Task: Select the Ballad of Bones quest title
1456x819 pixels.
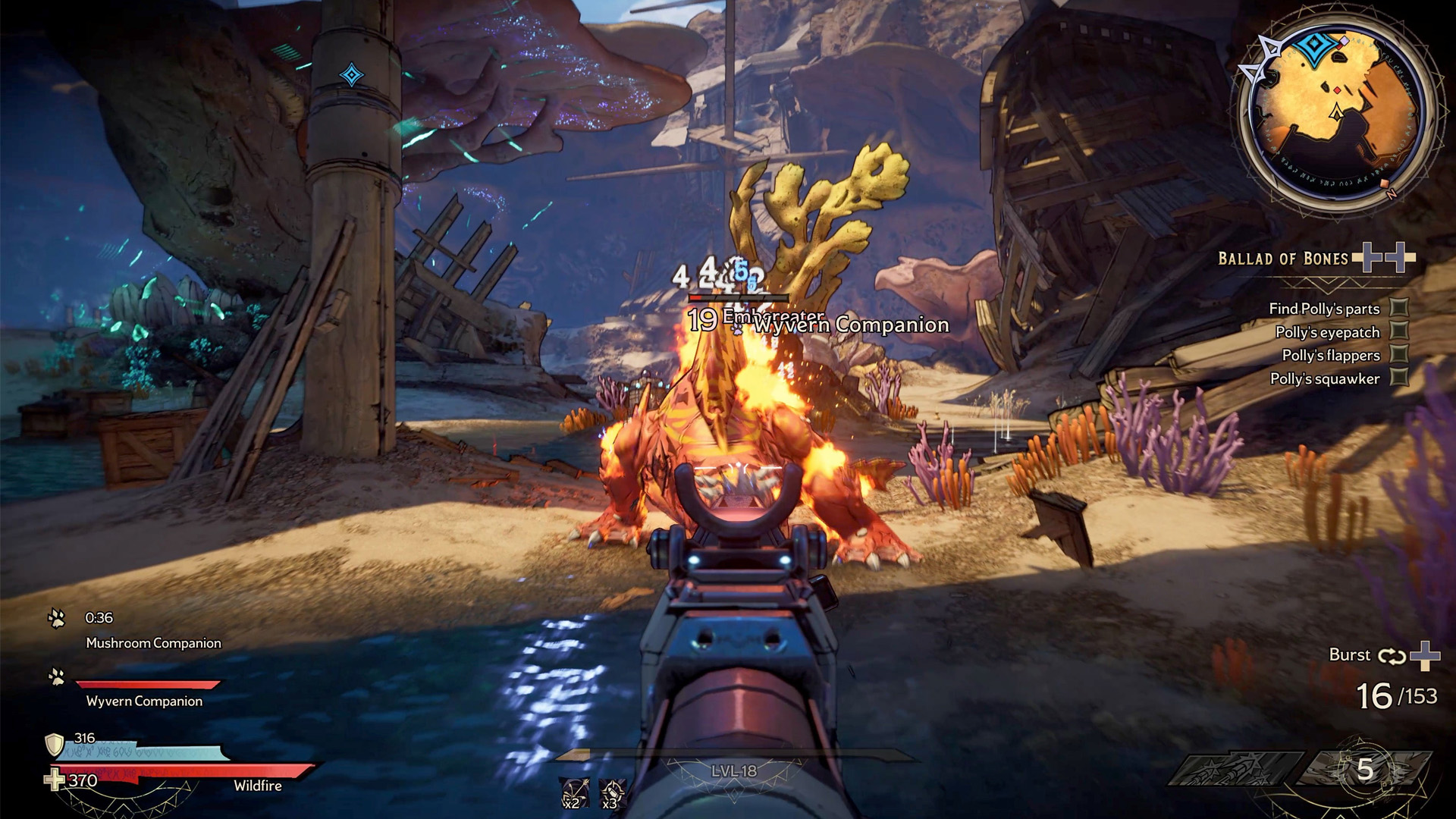Action: pyautogui.click(x=1282, y=259)
